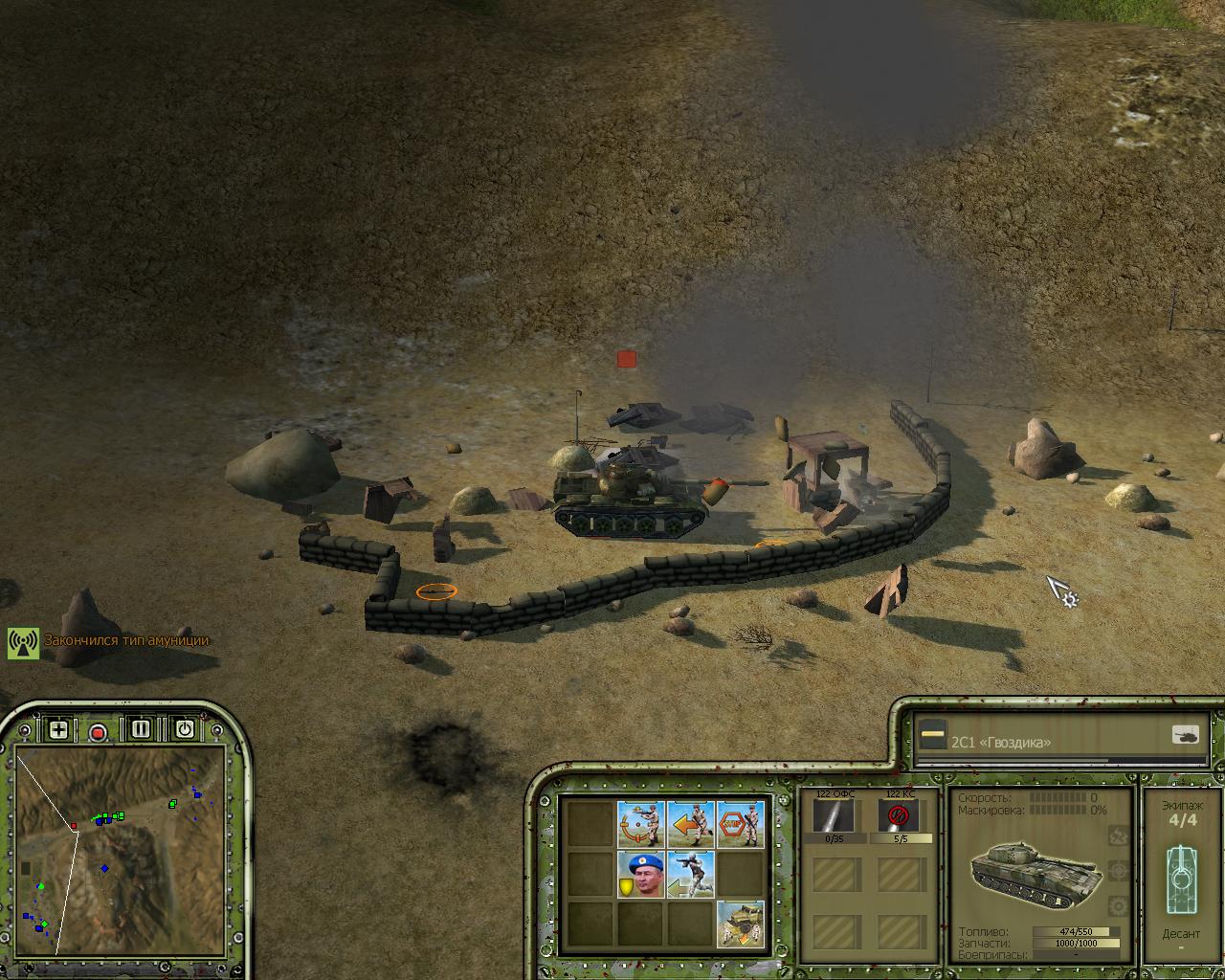Click the tank icon on unit title bar
This screenshot has height=980, width=1225.
[1185, 735]
